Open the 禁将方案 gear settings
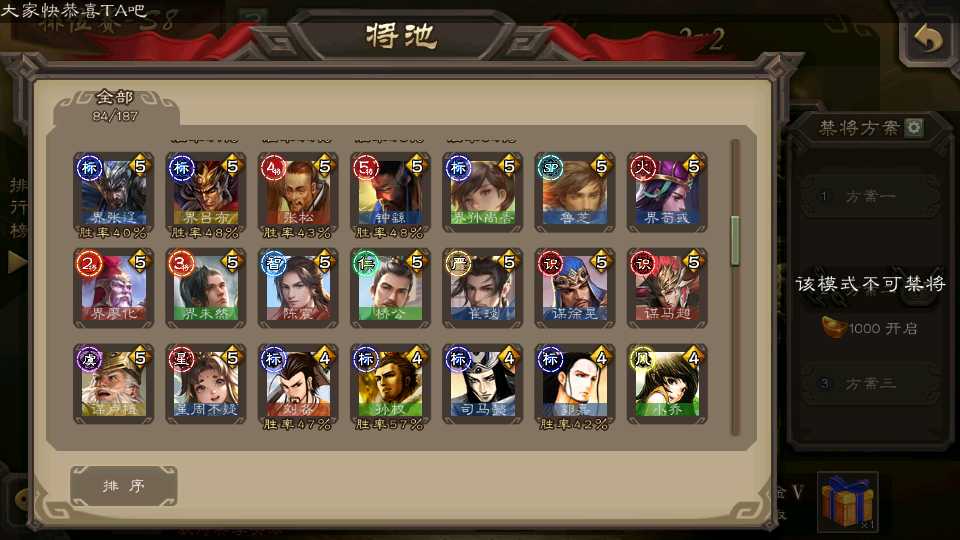960x540 pixels. click(x=913, y=128)
